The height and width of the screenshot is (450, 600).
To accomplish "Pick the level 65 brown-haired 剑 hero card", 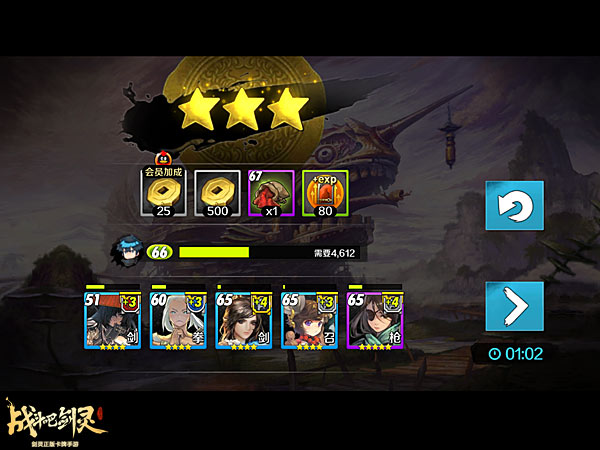I will [243, 319].
